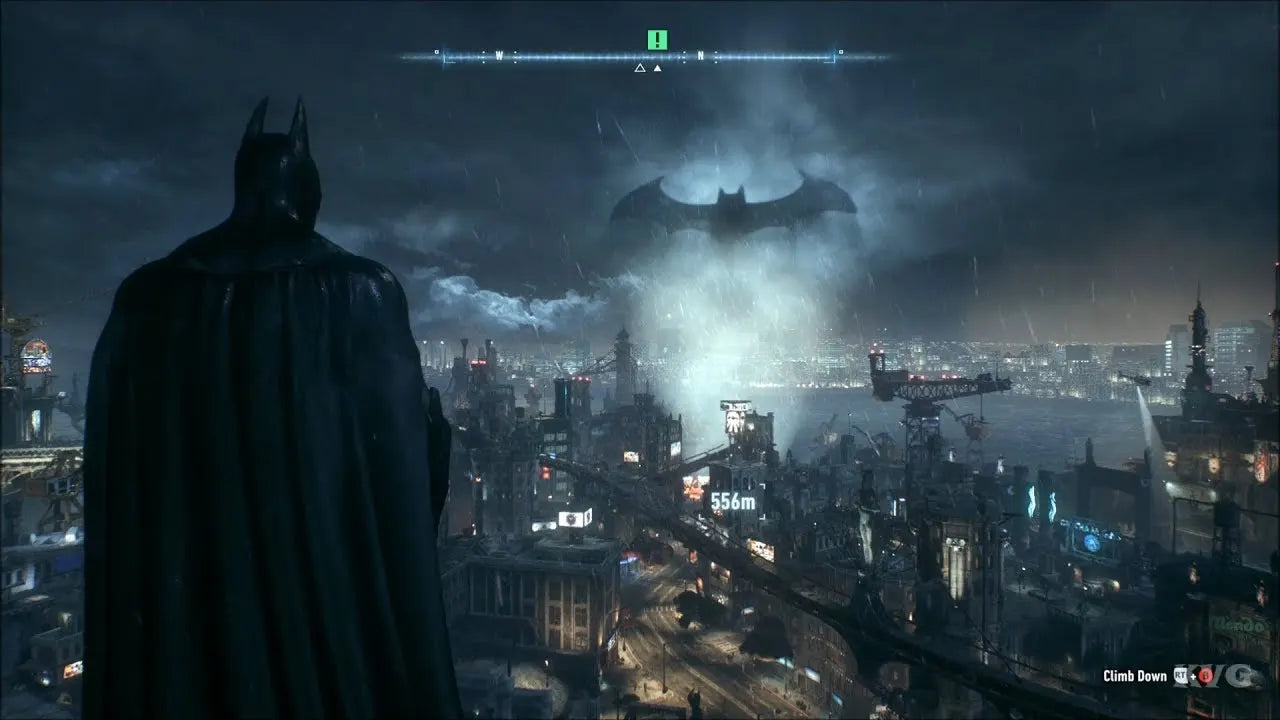Click the left compass edge square dropdown
Viewport: 1280px width, 720px height.
tap(437, 52)
